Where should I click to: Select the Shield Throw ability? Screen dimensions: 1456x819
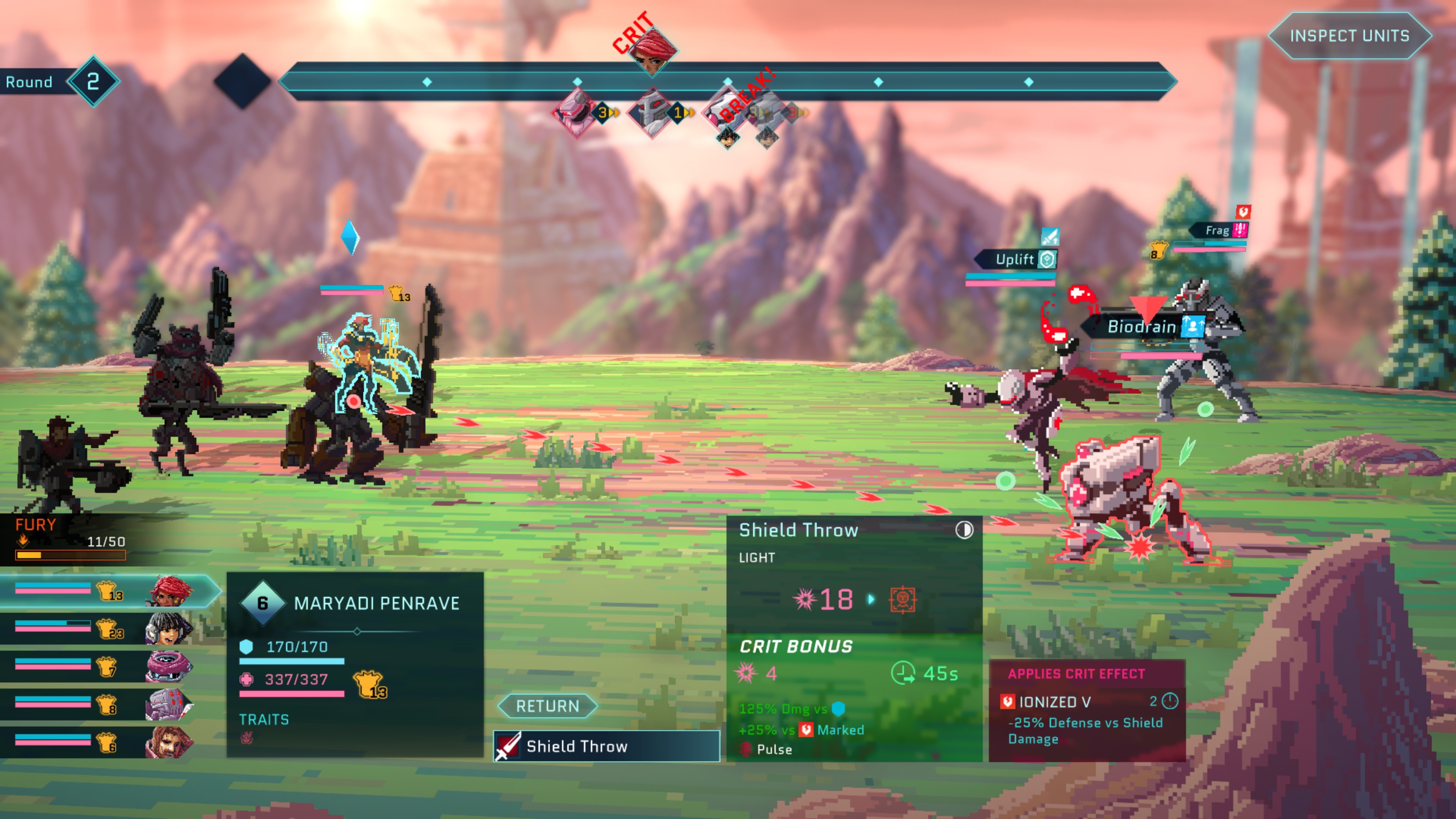[607, 746]
